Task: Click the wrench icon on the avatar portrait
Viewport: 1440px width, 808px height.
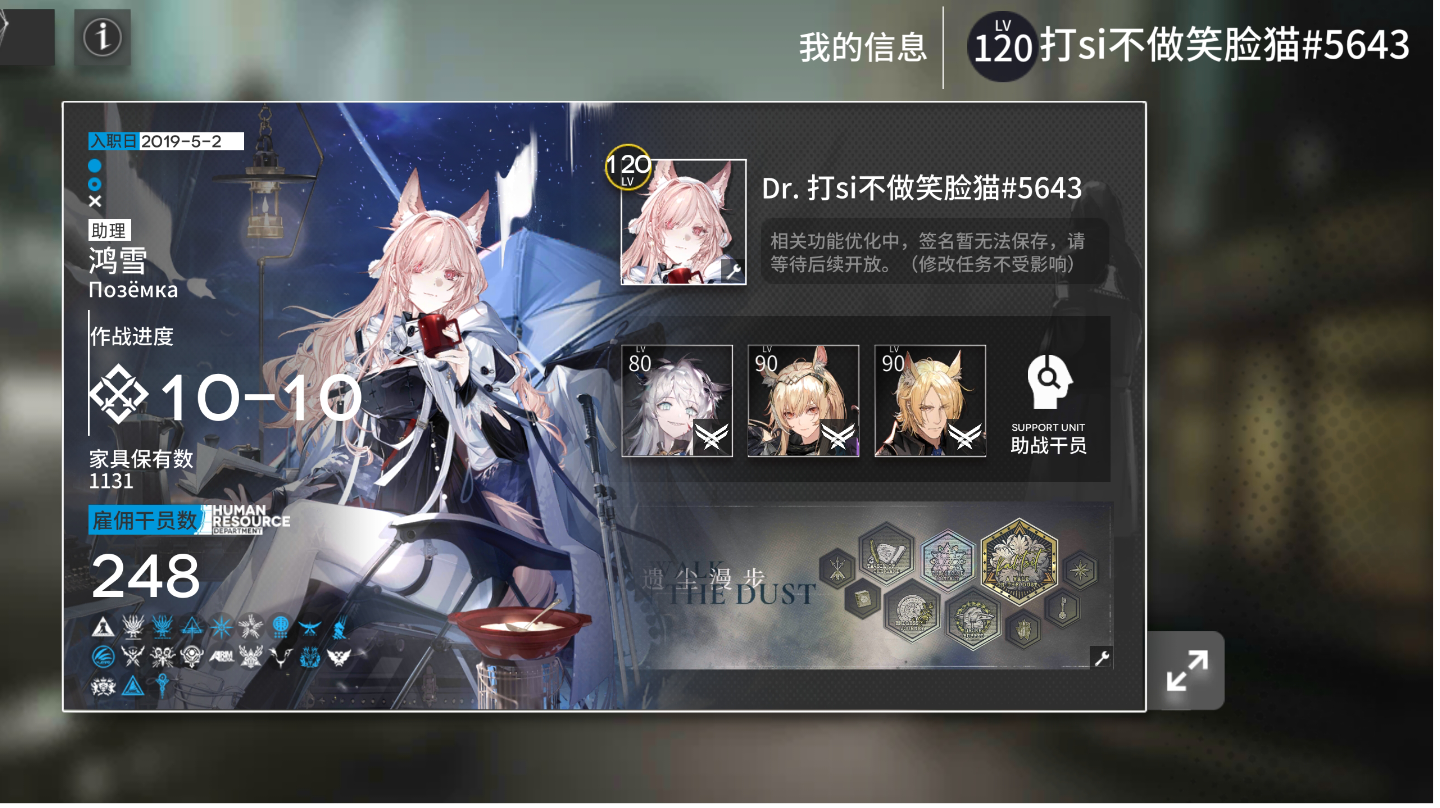Action: coord(734,272)
